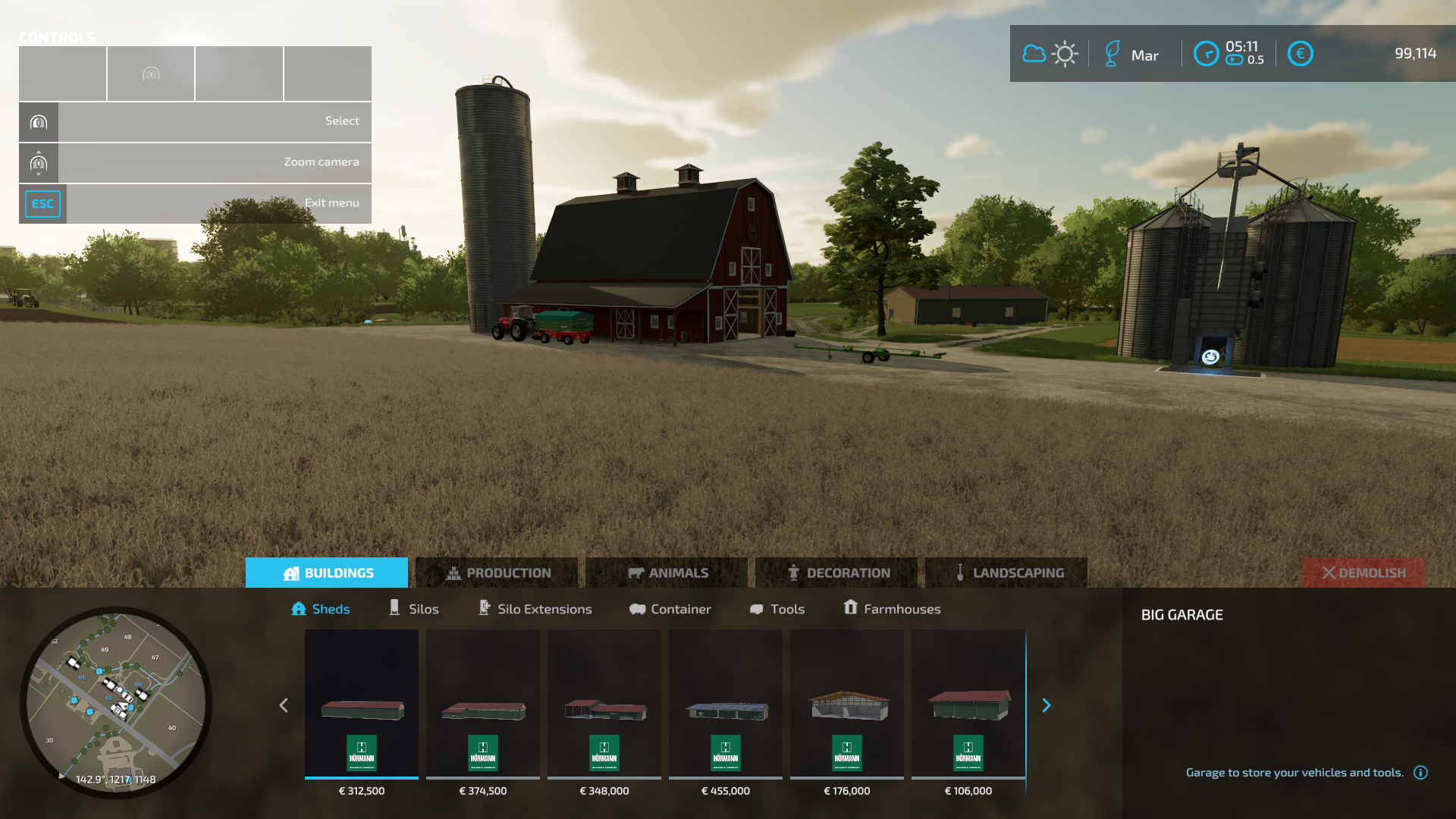Select the € 106,000 shed
The width and height of the screenshot is (1456, 819).
(x=968, y=705)
